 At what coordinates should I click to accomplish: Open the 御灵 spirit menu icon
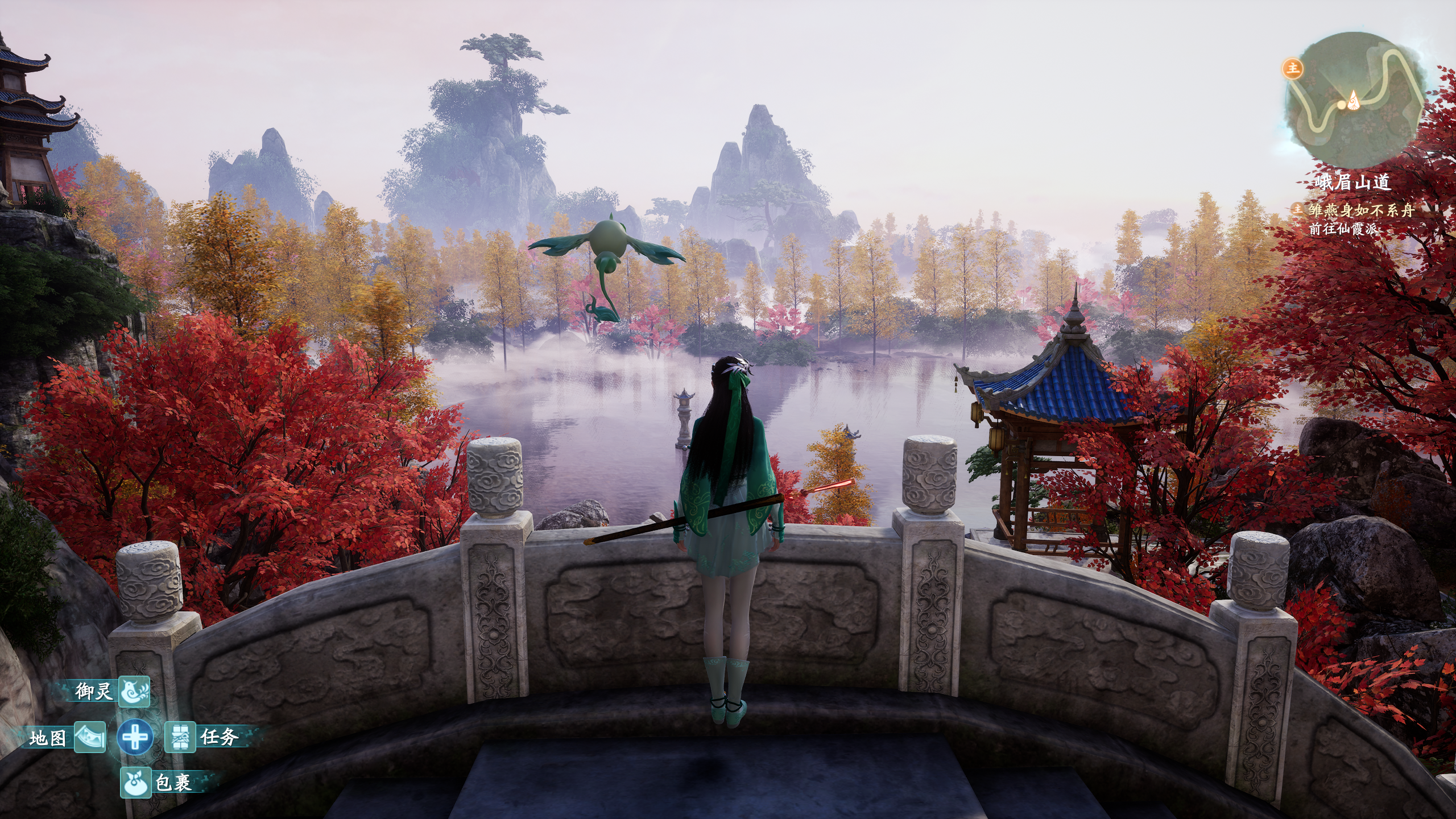[x=134, y=692]
